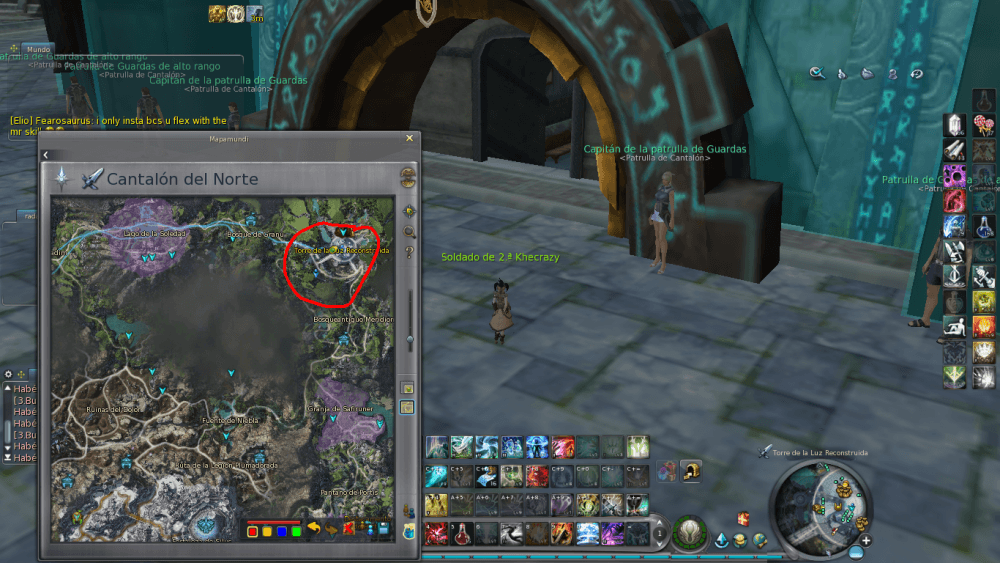Image resolution: width=1000 pixels, height=563 pixels.
Task: Select the yellow map drawing color
Action: 267,530
